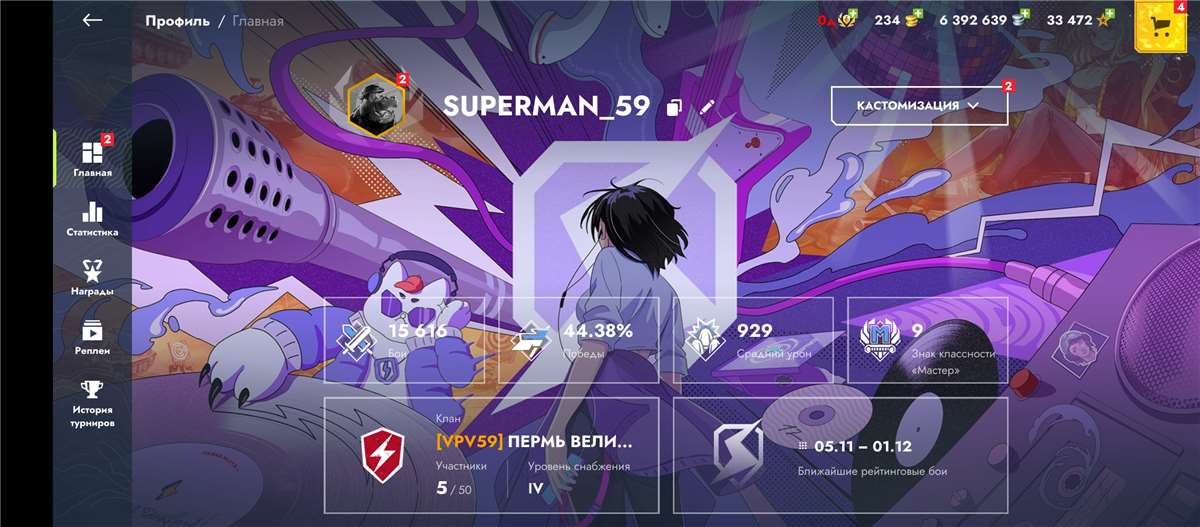The image size is (1200, 527).
Task: Open the yellow shopping cart store
Action: 1160,24
